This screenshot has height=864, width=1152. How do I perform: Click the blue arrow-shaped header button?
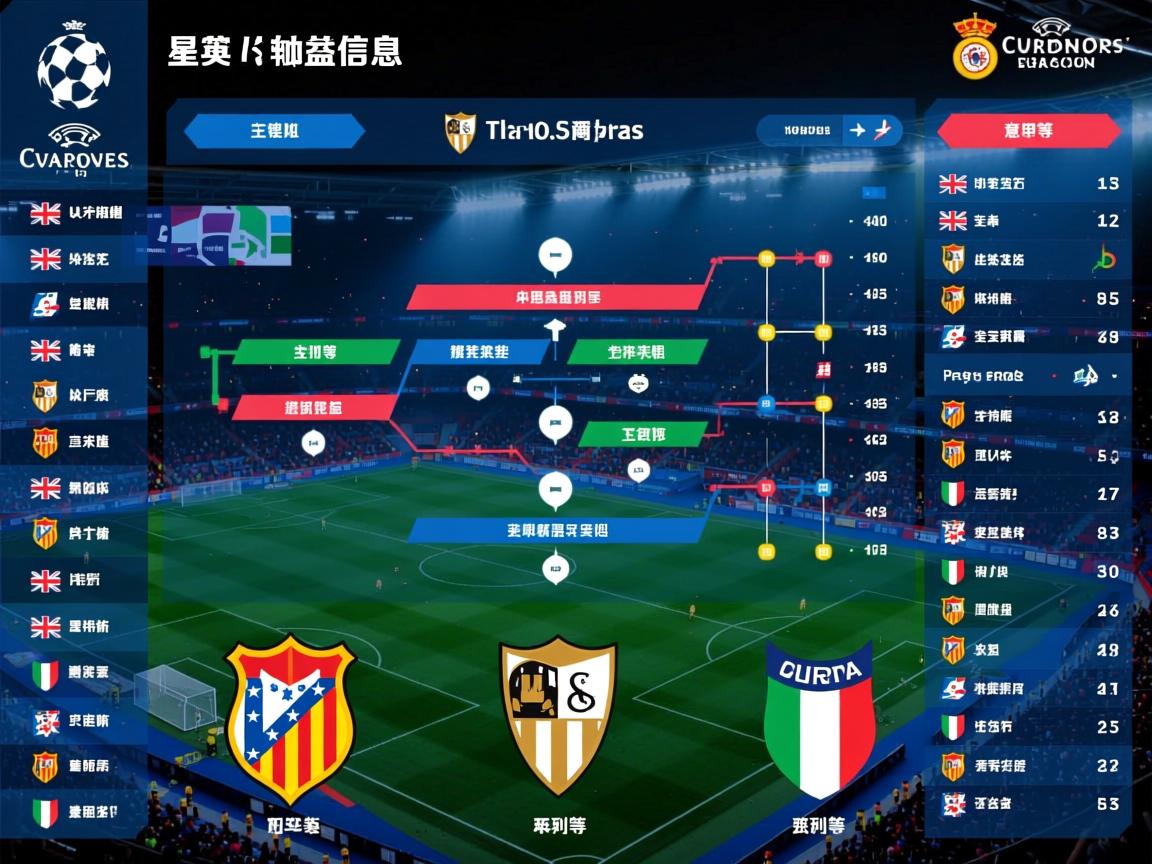tap(274, 131)
